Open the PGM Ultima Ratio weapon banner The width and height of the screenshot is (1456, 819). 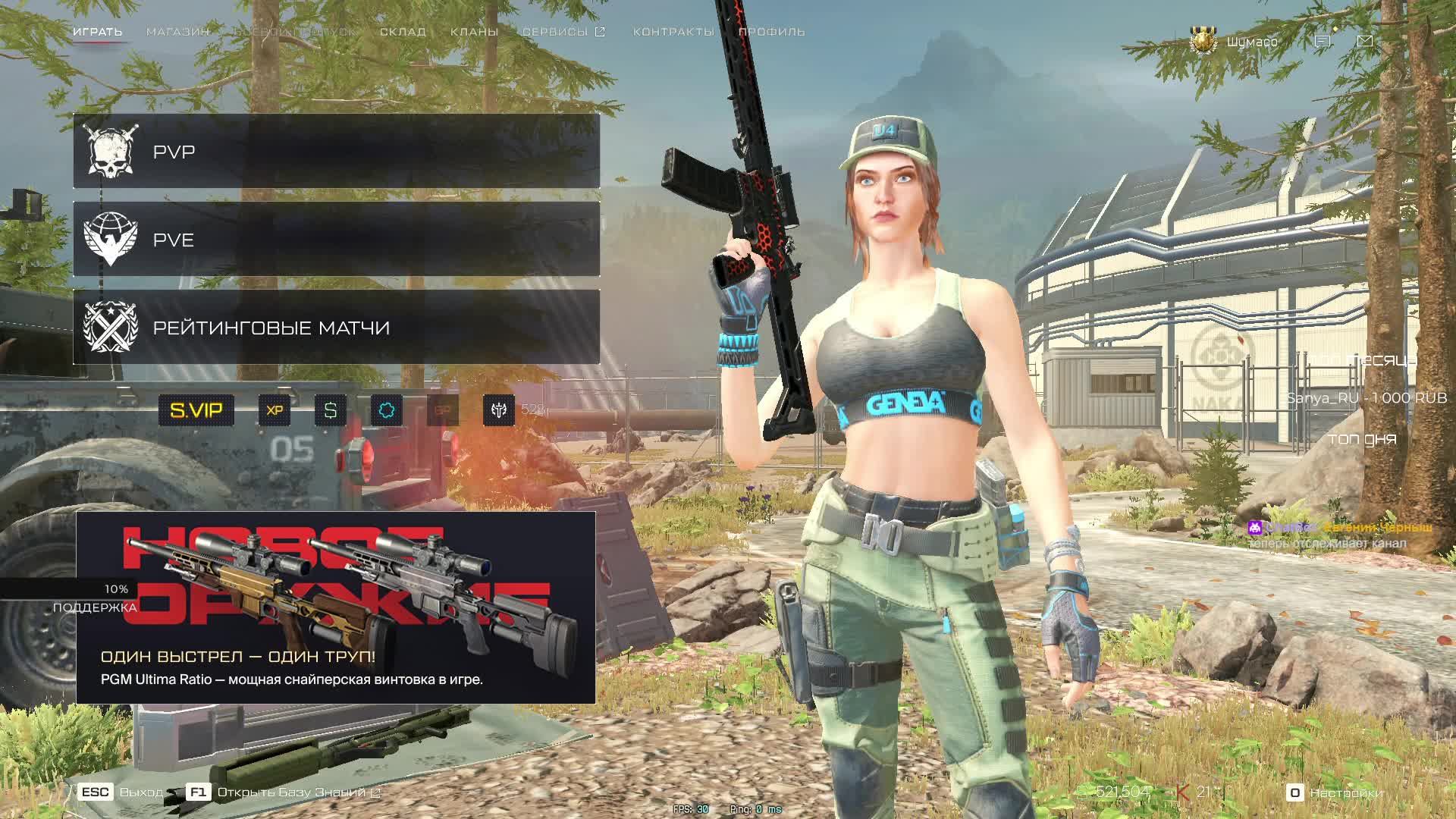coord(335,607)
